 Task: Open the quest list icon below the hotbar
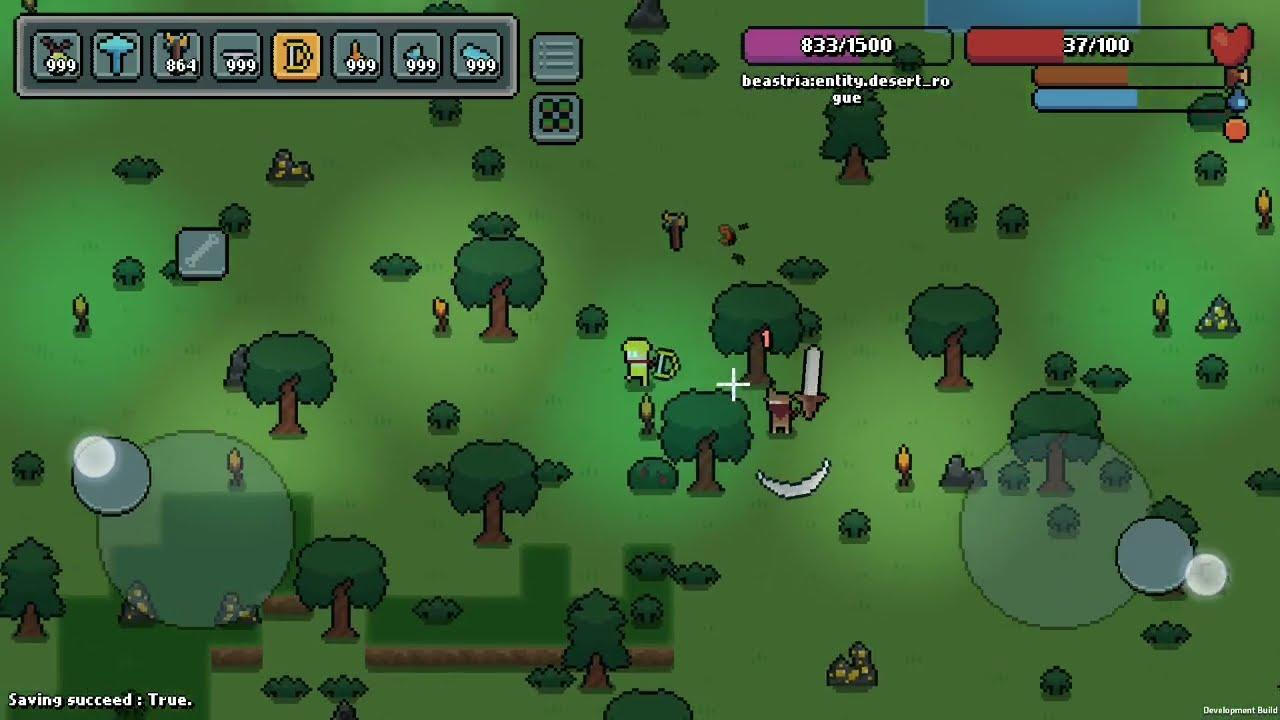(x=556, y=57)
